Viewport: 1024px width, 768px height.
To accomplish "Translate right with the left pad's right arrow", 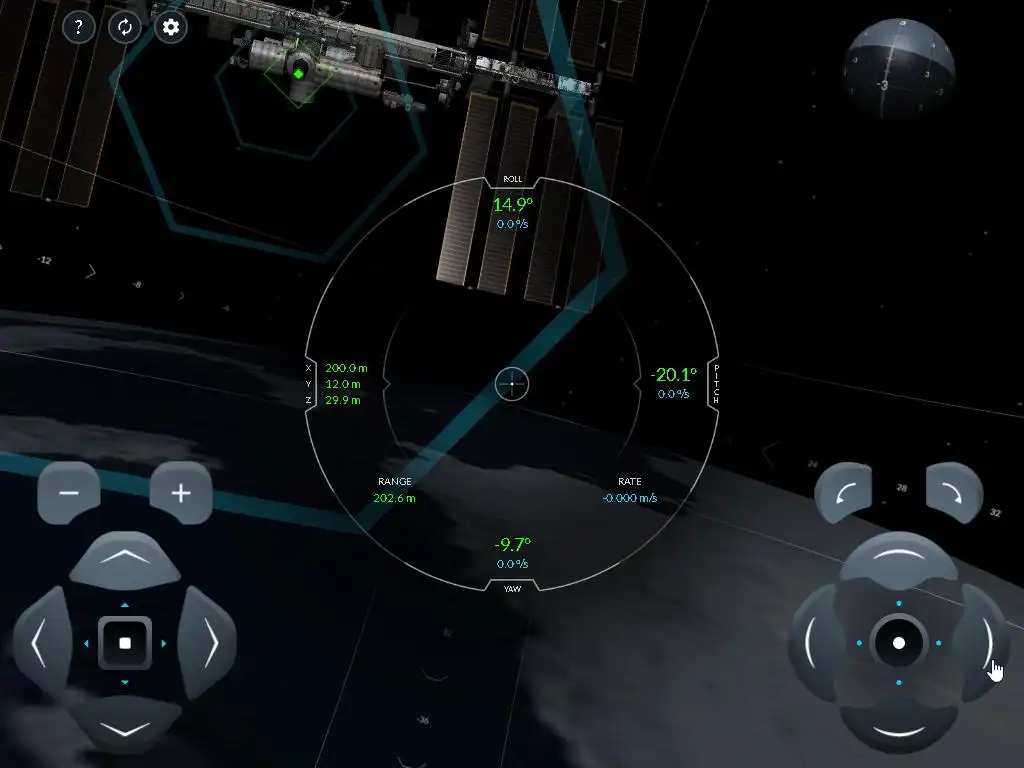I will [x=210, y=643].
